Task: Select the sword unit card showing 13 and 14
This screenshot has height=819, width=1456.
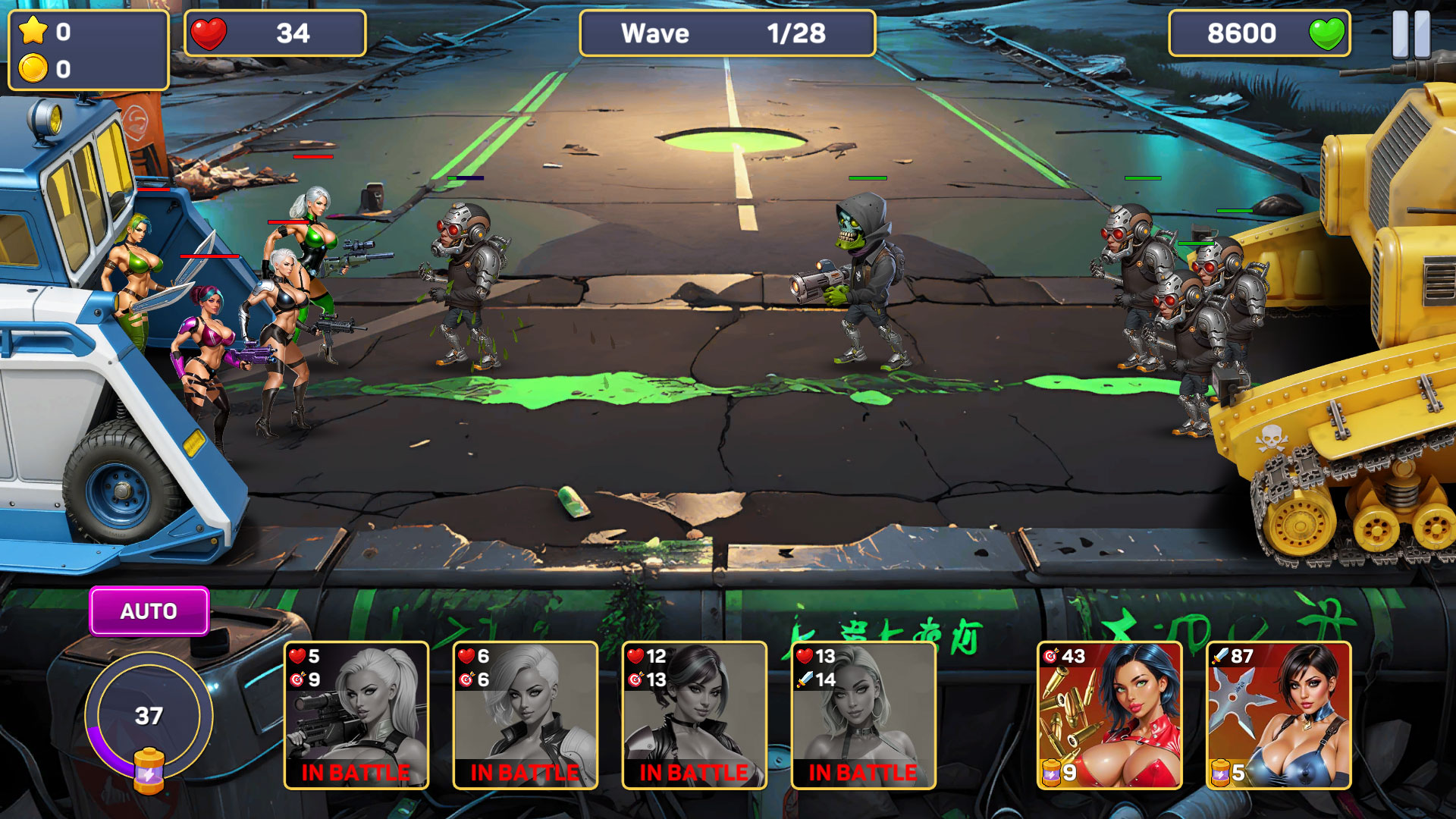Action: 864,715
